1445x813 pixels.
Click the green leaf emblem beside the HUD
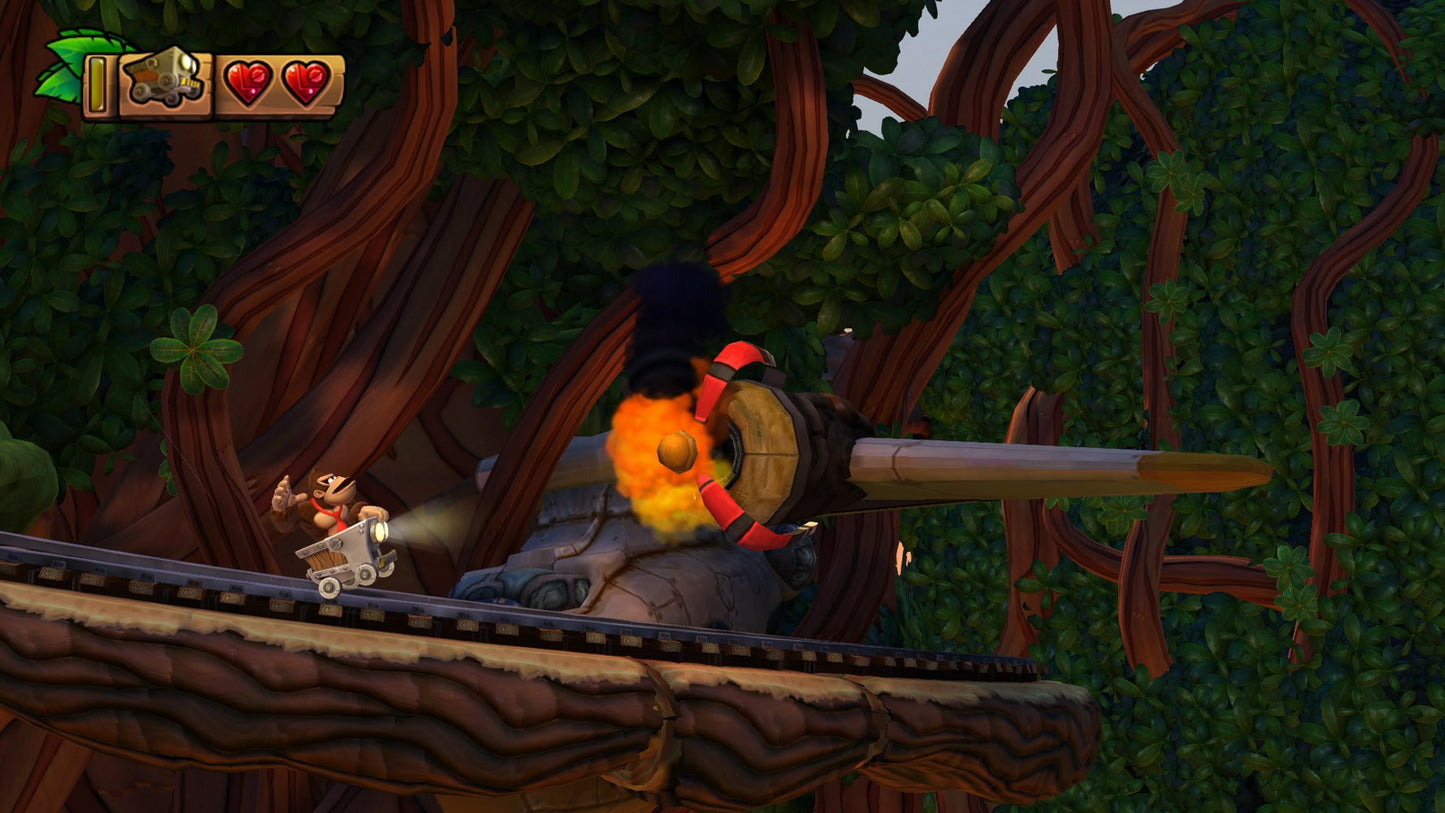click(x=68, y=60)
